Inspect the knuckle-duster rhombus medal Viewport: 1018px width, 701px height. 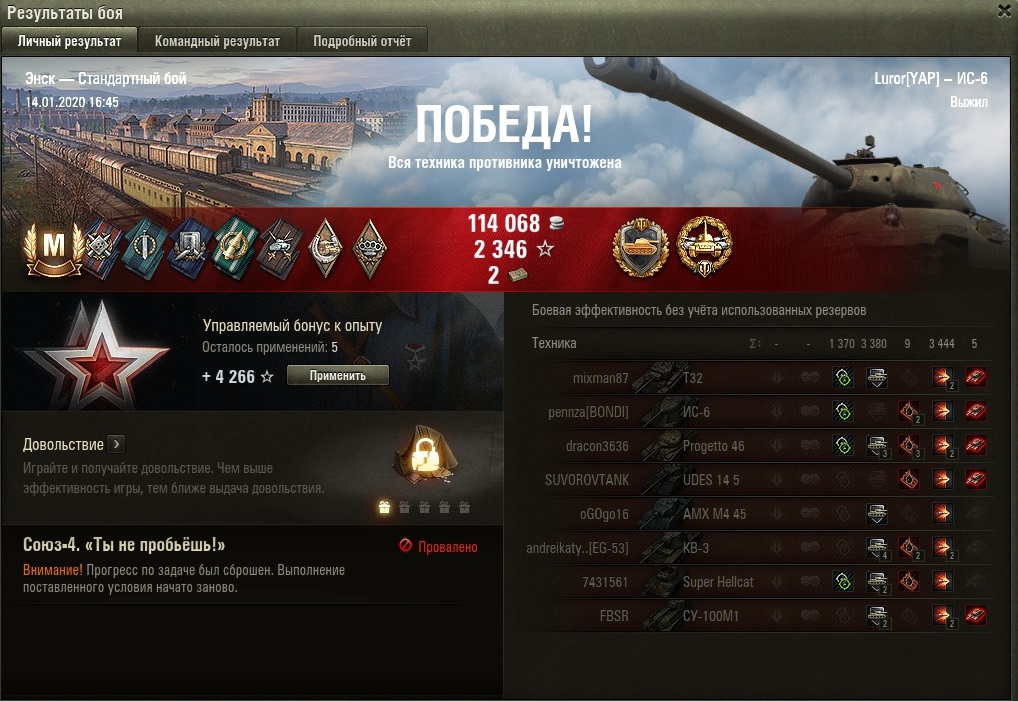click(370, 249)
